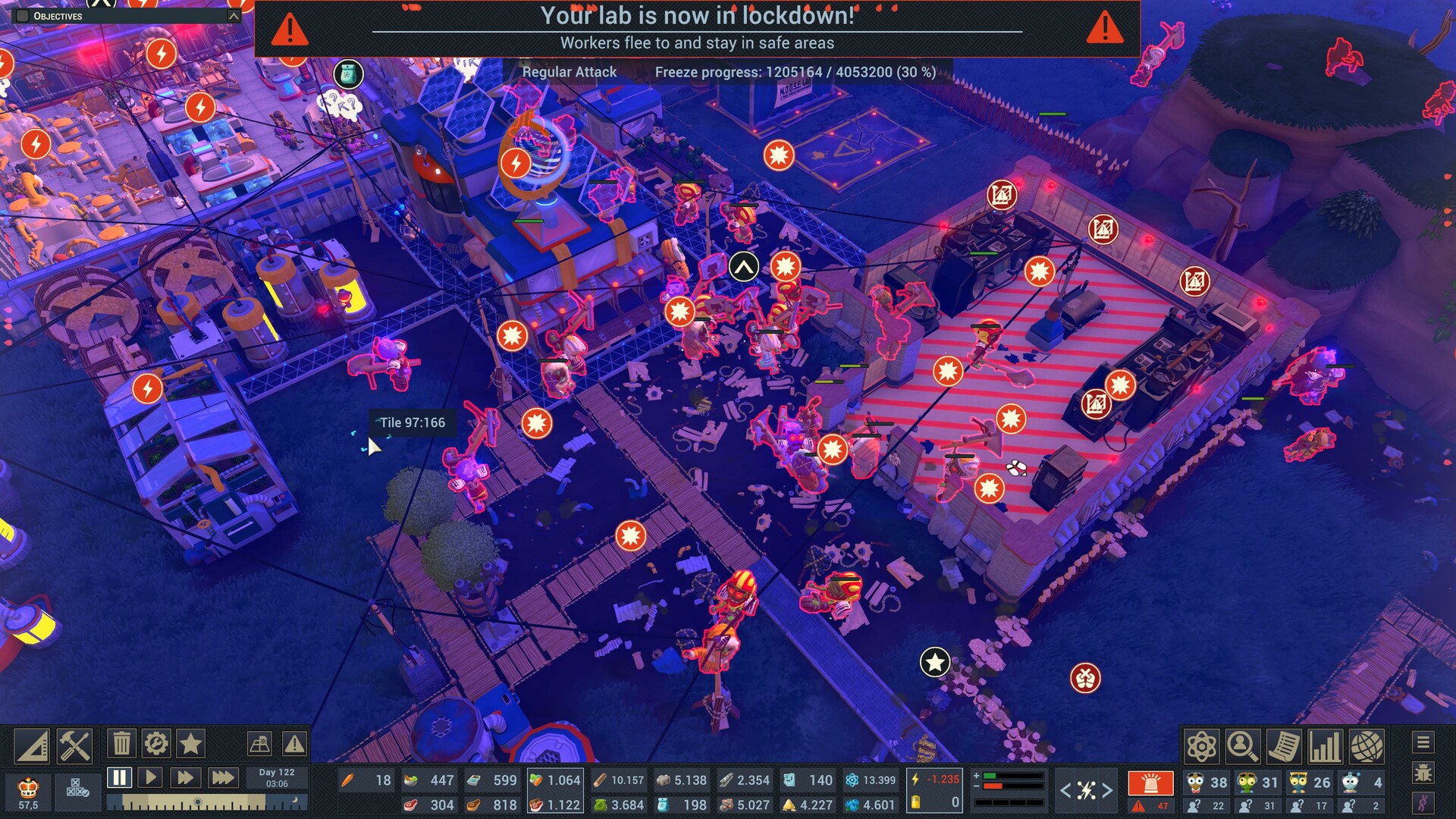Screen dimensions: 1456x819
Task: Open the research panel (atom icon)
Action: (1201, 746)
